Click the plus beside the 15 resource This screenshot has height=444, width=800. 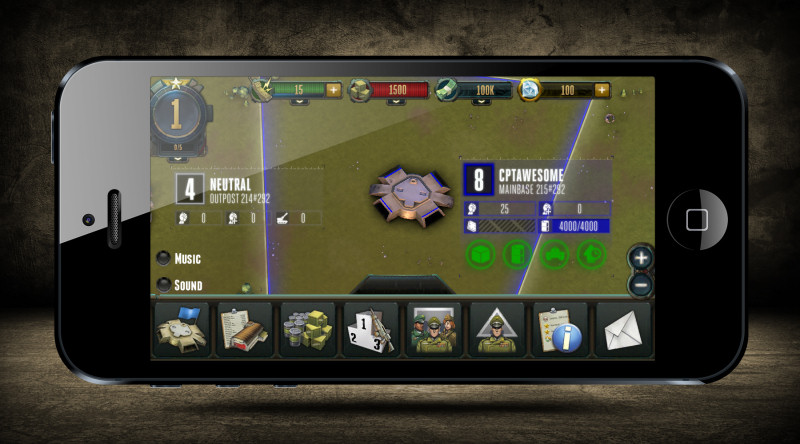click(x=333, y=90)
